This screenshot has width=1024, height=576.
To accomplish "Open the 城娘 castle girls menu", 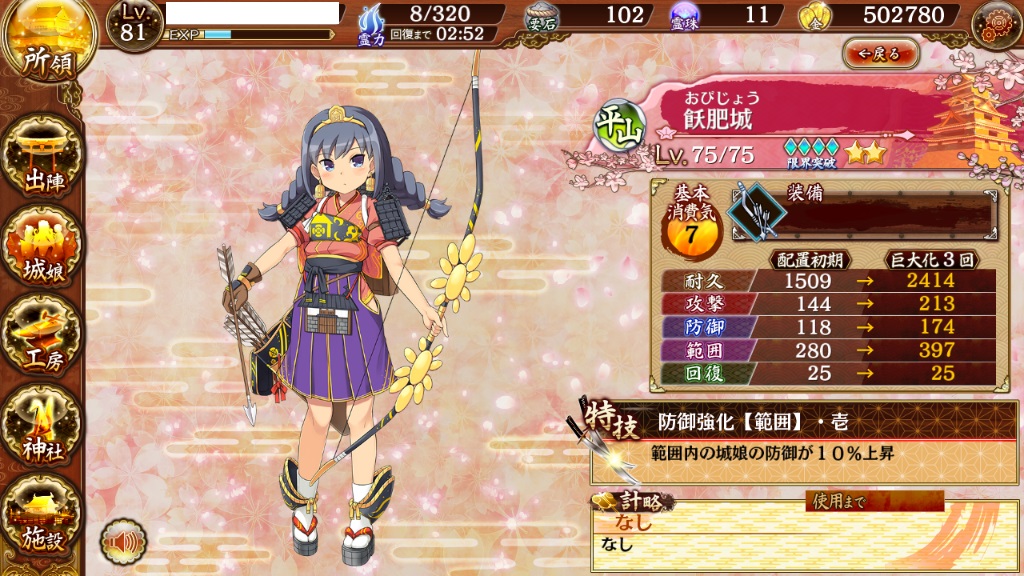I will point(41,250).
